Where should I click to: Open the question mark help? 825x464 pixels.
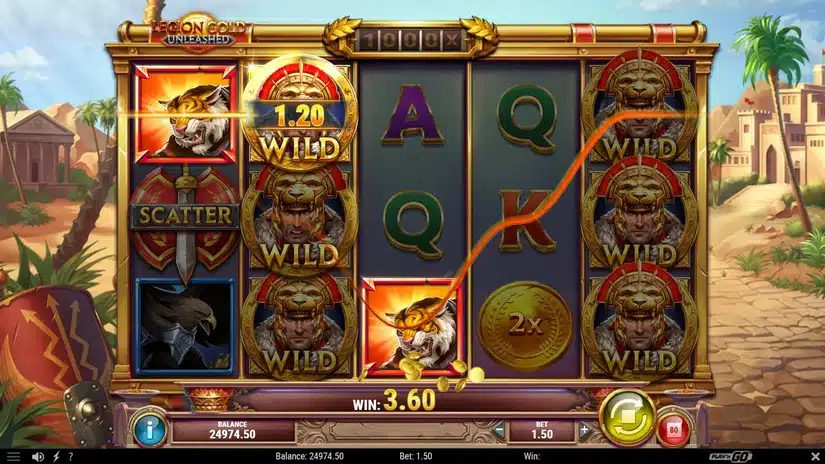72,457
